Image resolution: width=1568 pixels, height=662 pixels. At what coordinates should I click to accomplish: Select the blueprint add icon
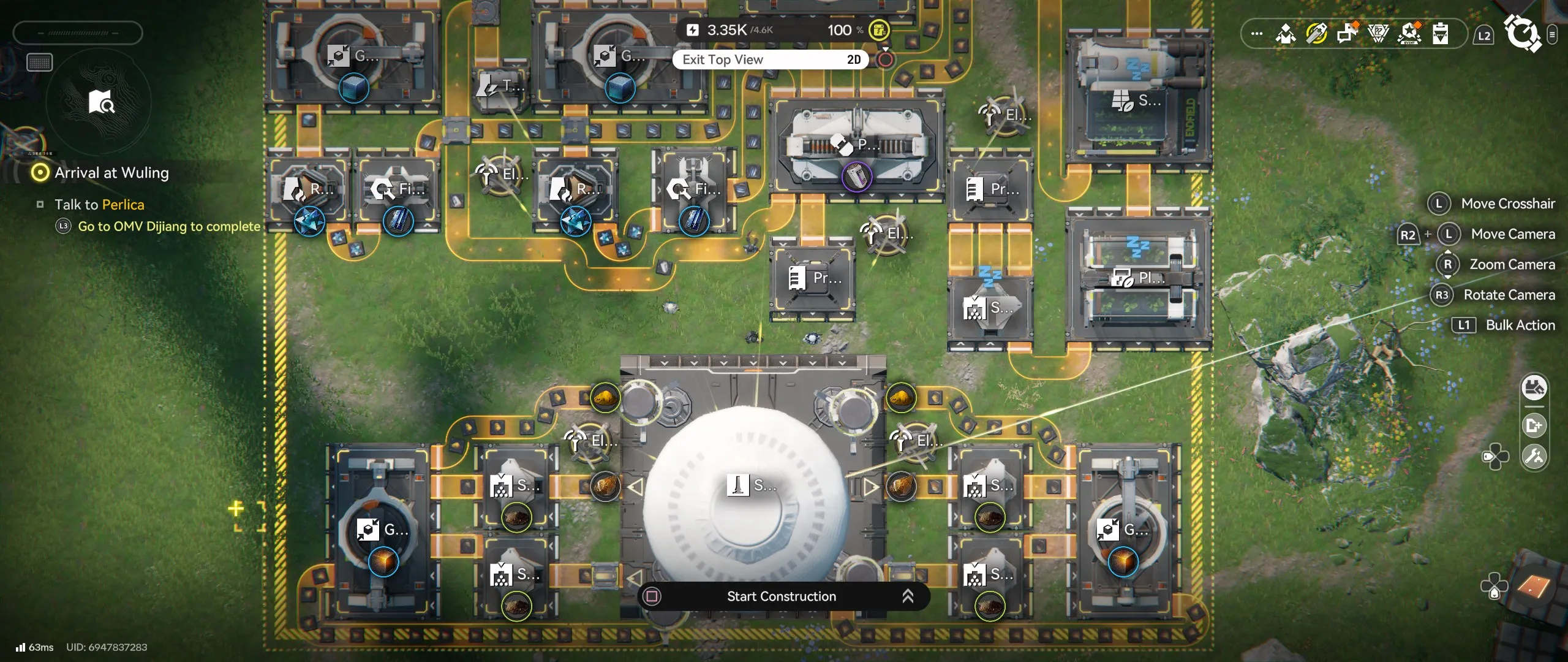click(x=1534, y=425)
